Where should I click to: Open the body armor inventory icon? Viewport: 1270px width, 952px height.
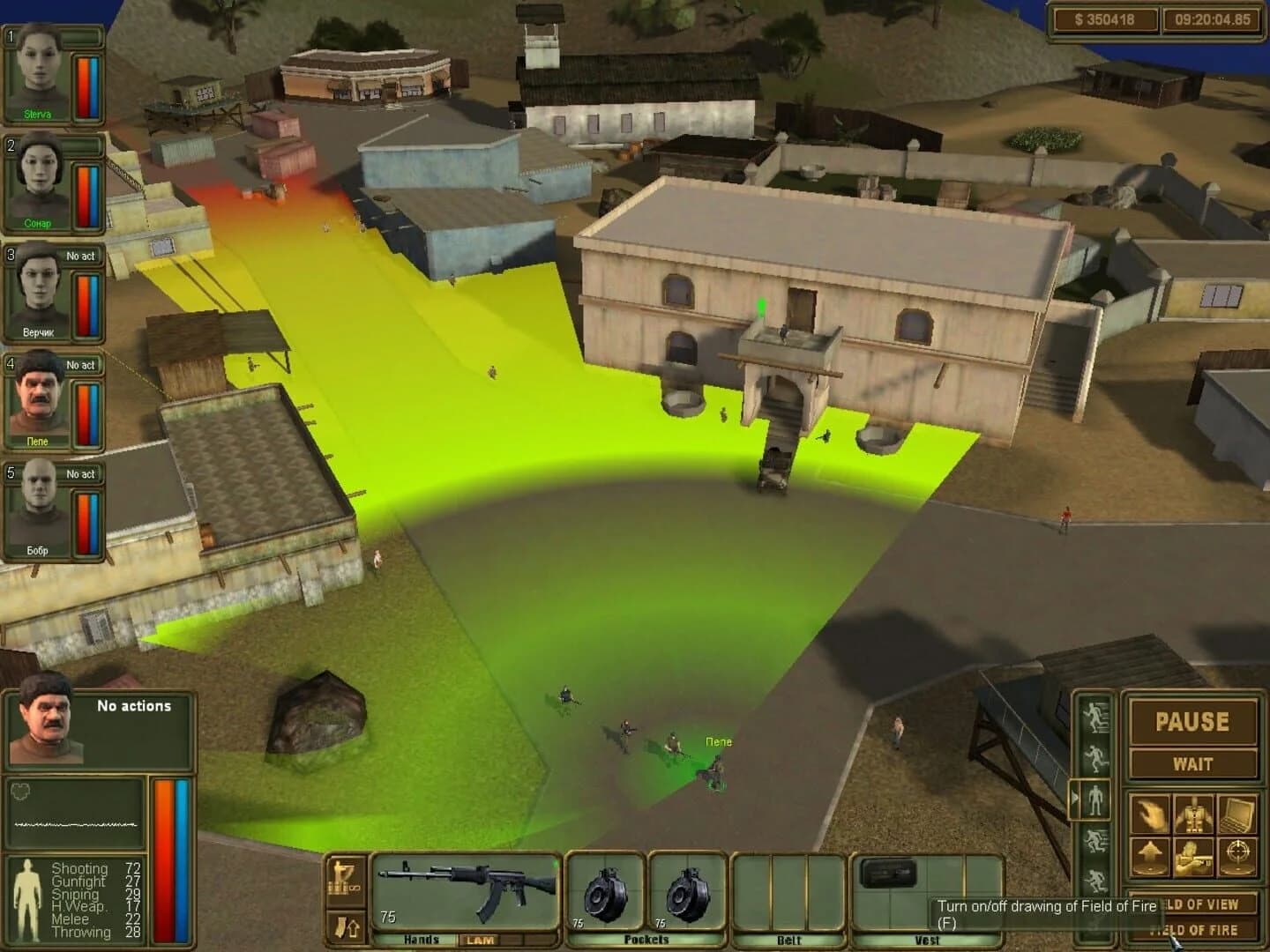click(x=1194, y=813)
